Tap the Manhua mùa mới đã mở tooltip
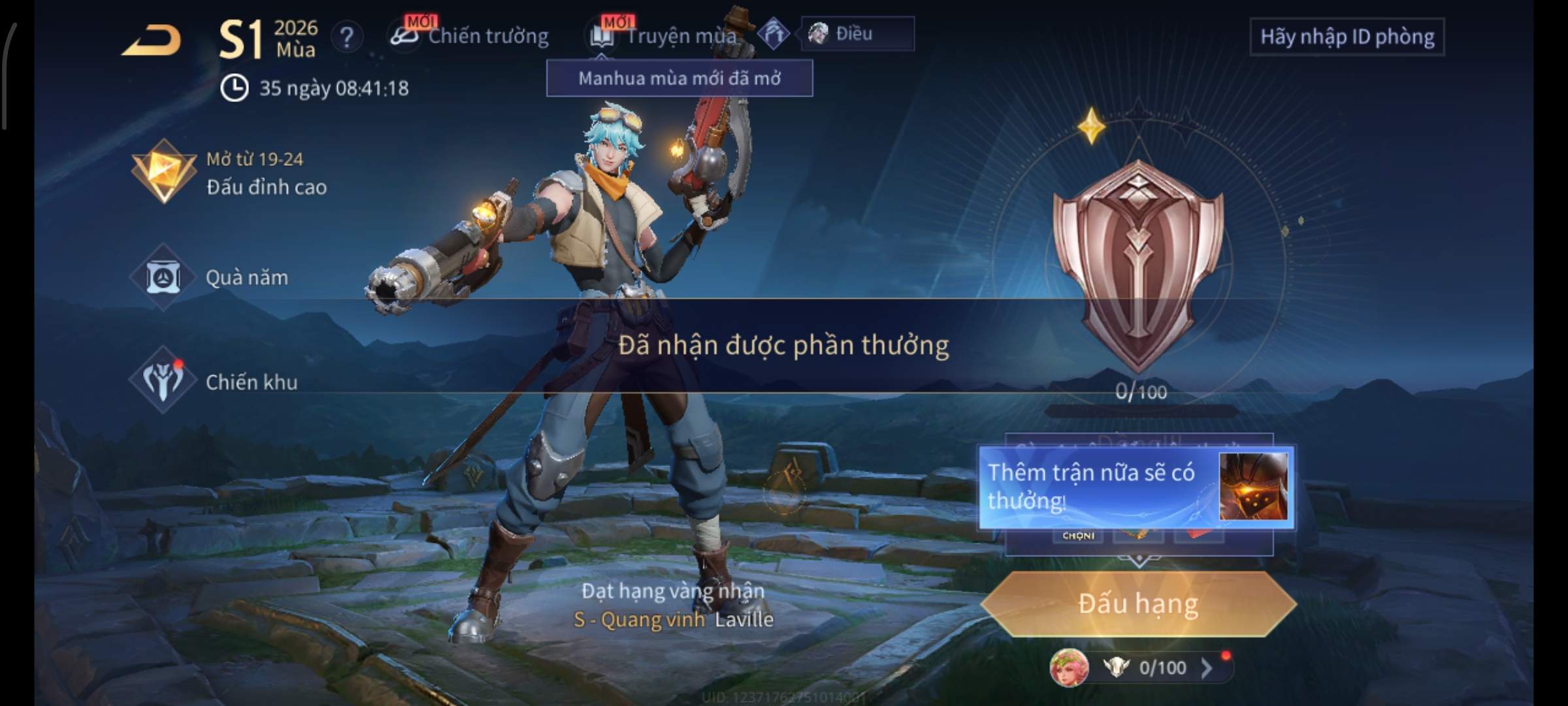The width and height of the screenshot is (1568, 706). click(x=679, y=78)
